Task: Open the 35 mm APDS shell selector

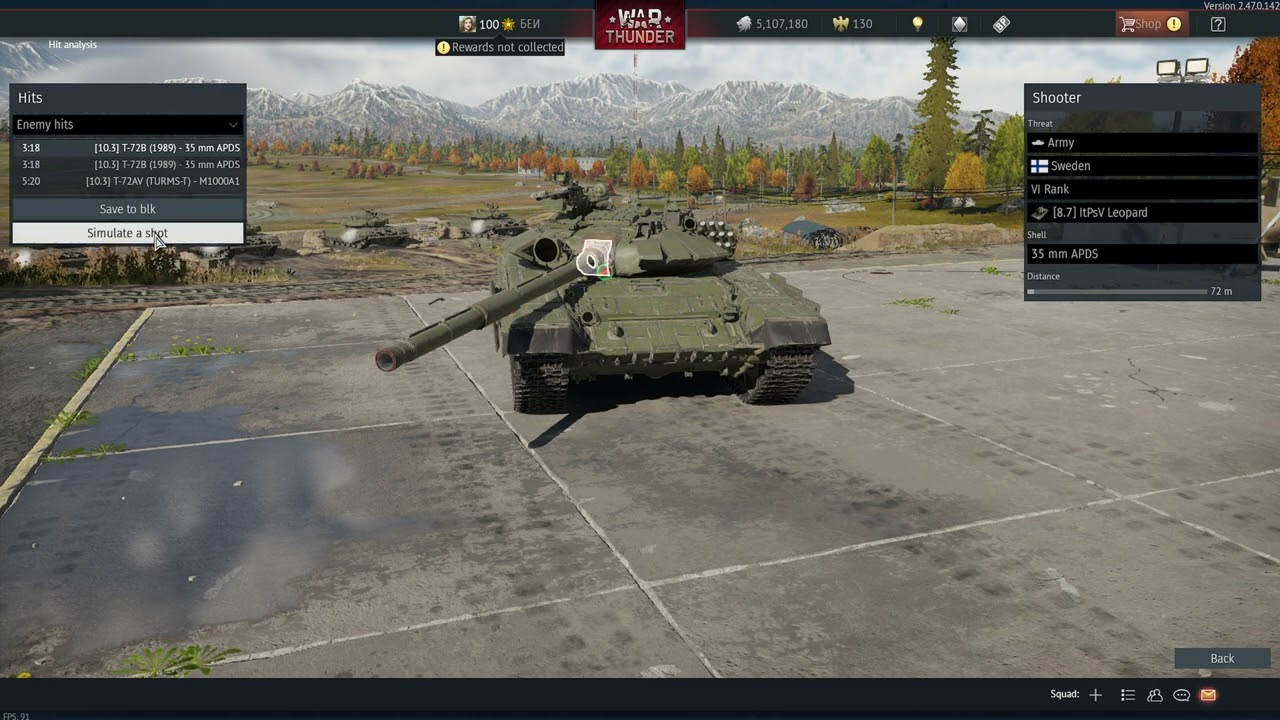Action: coord(1142,254)
